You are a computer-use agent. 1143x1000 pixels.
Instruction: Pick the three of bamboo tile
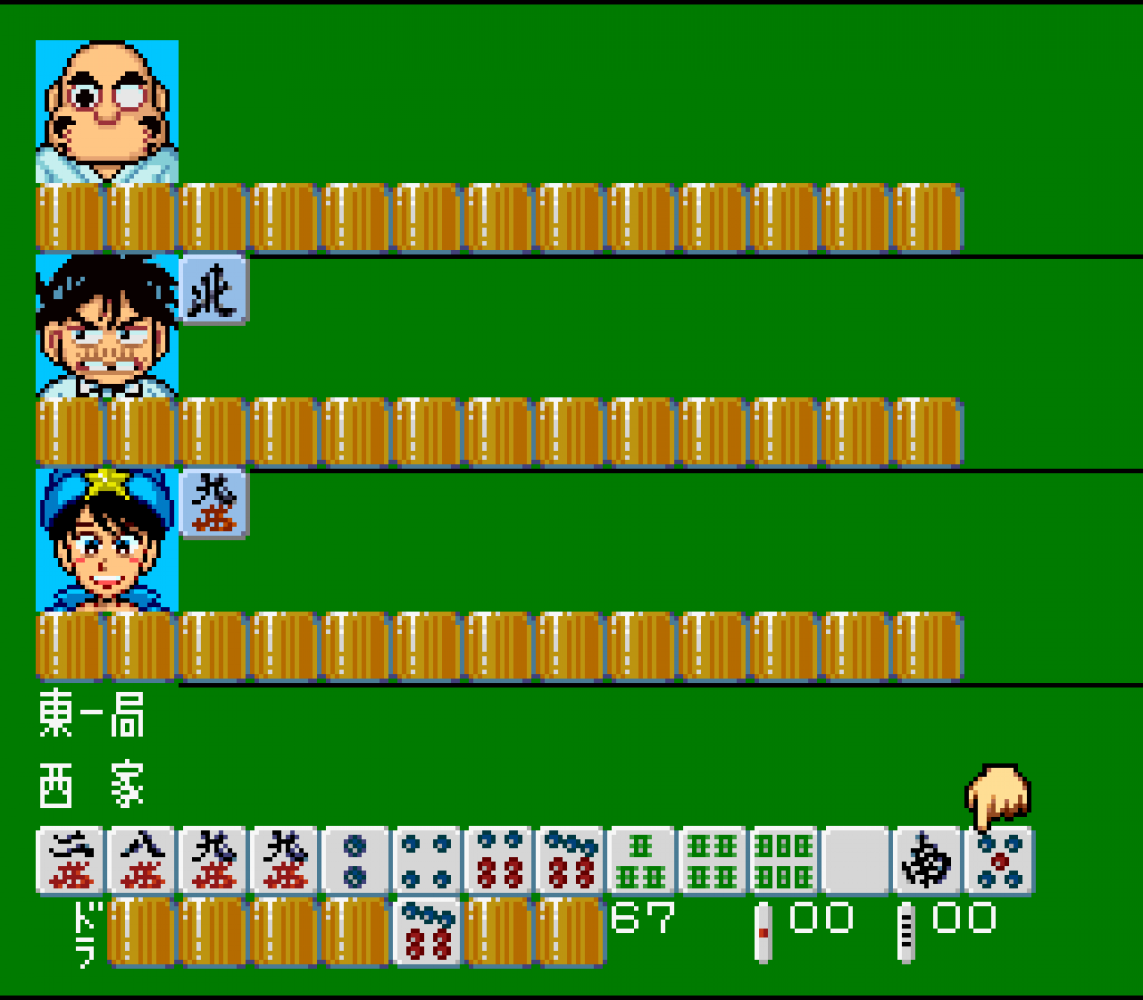642,860
